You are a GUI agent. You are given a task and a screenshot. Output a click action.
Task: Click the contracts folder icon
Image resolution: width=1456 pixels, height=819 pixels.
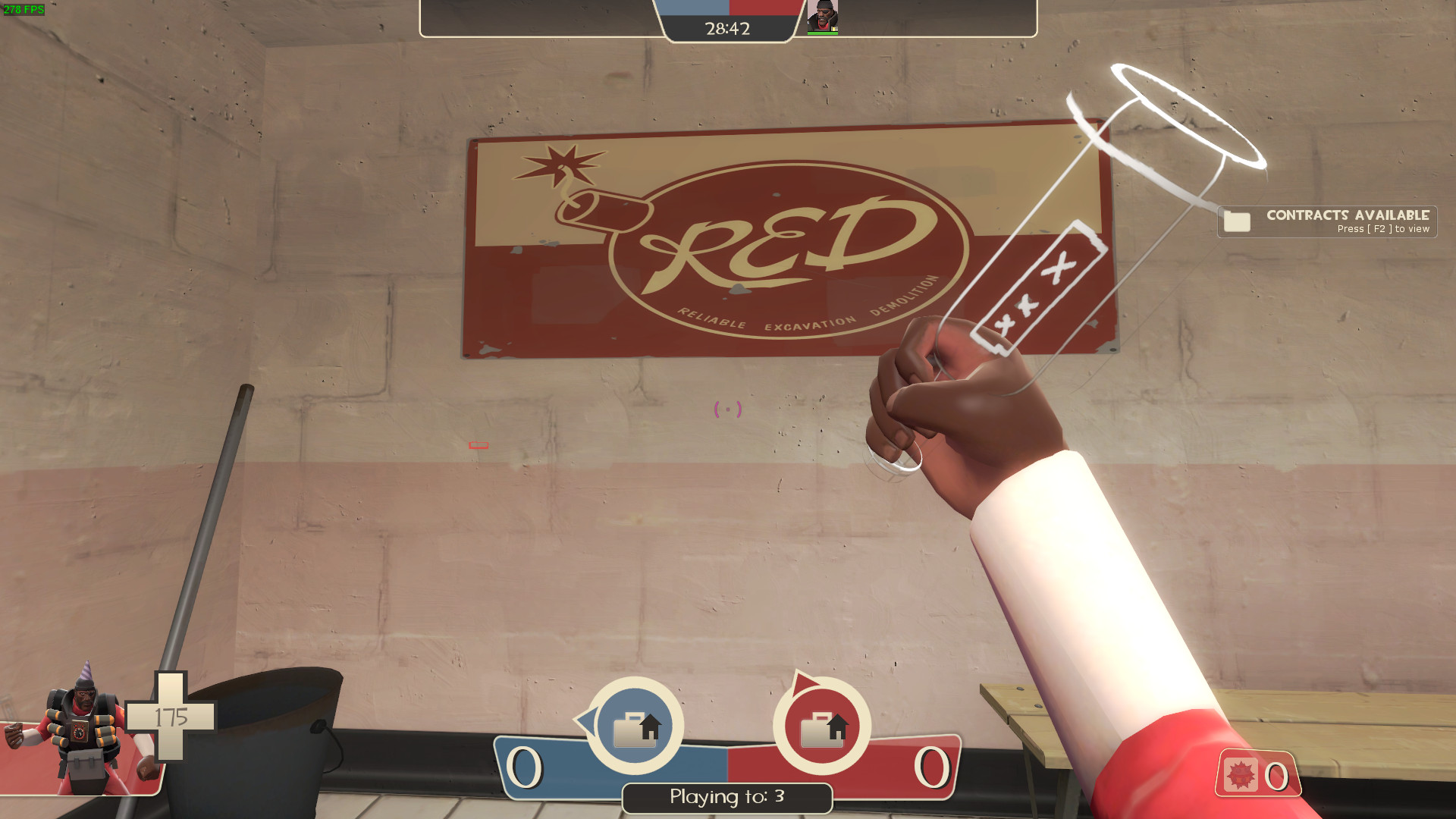(x=1237, y=222)
